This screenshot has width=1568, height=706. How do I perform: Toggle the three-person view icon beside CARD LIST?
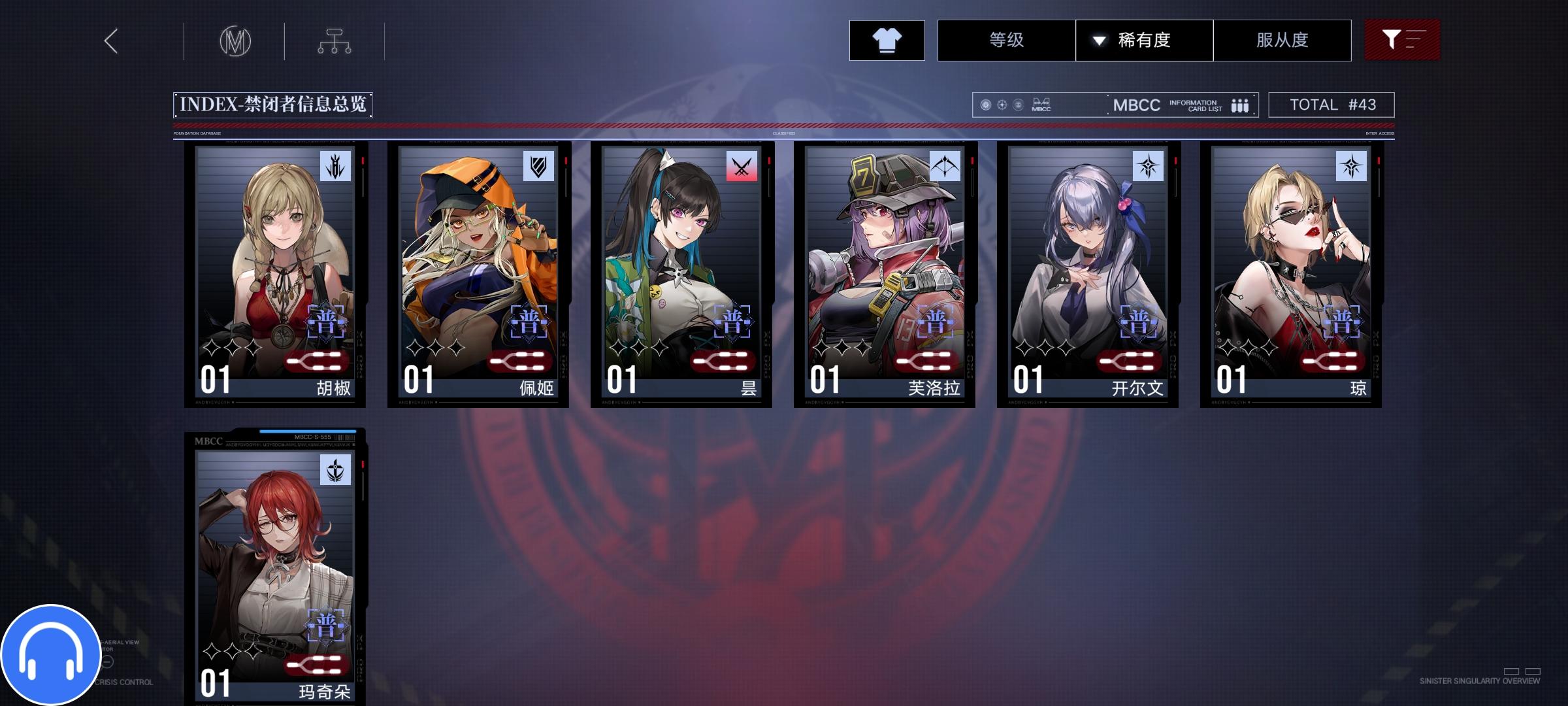[x=1240, y=105]
